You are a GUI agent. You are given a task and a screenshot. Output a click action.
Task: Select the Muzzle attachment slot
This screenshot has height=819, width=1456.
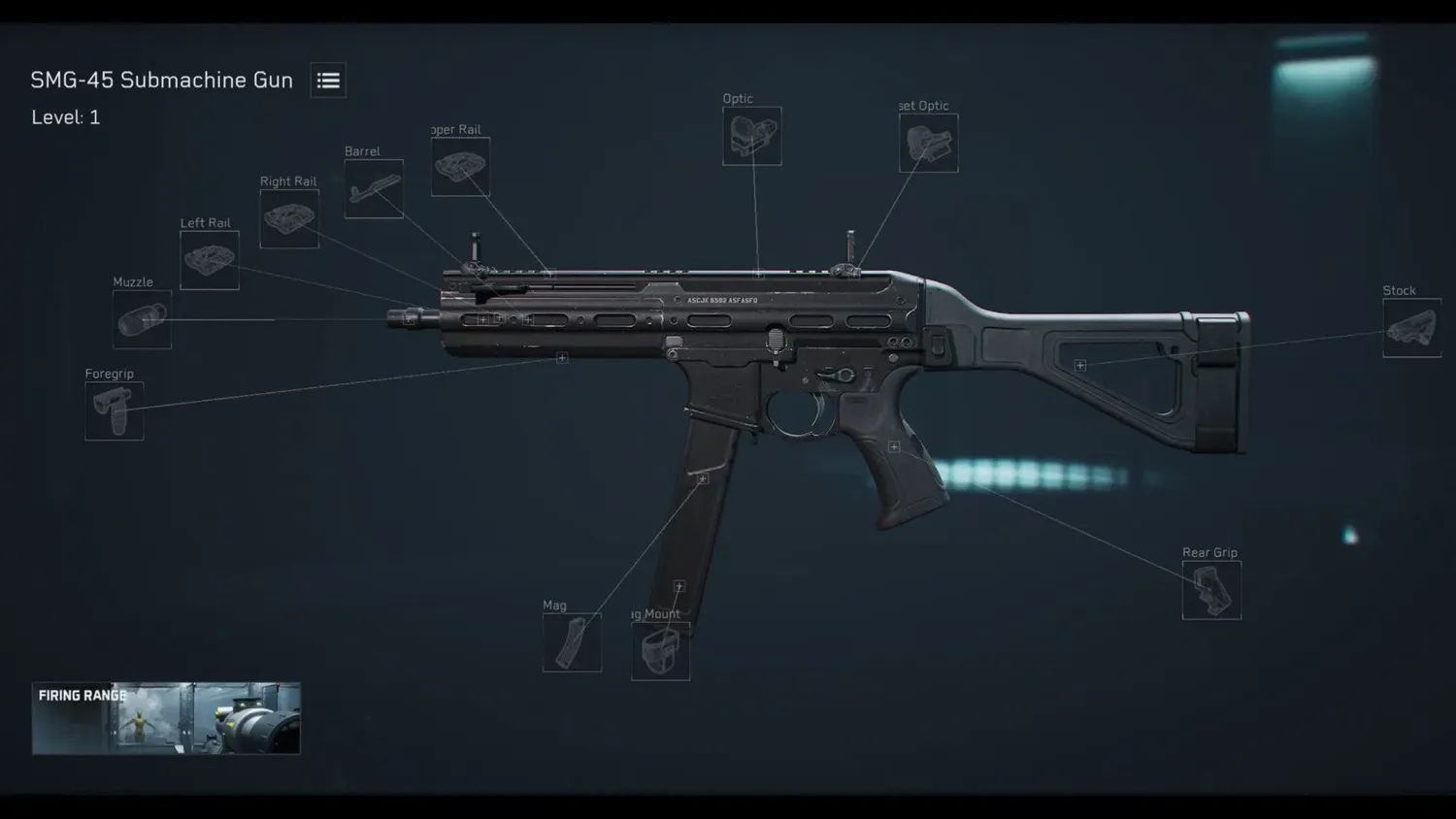[x=141, y=320]
